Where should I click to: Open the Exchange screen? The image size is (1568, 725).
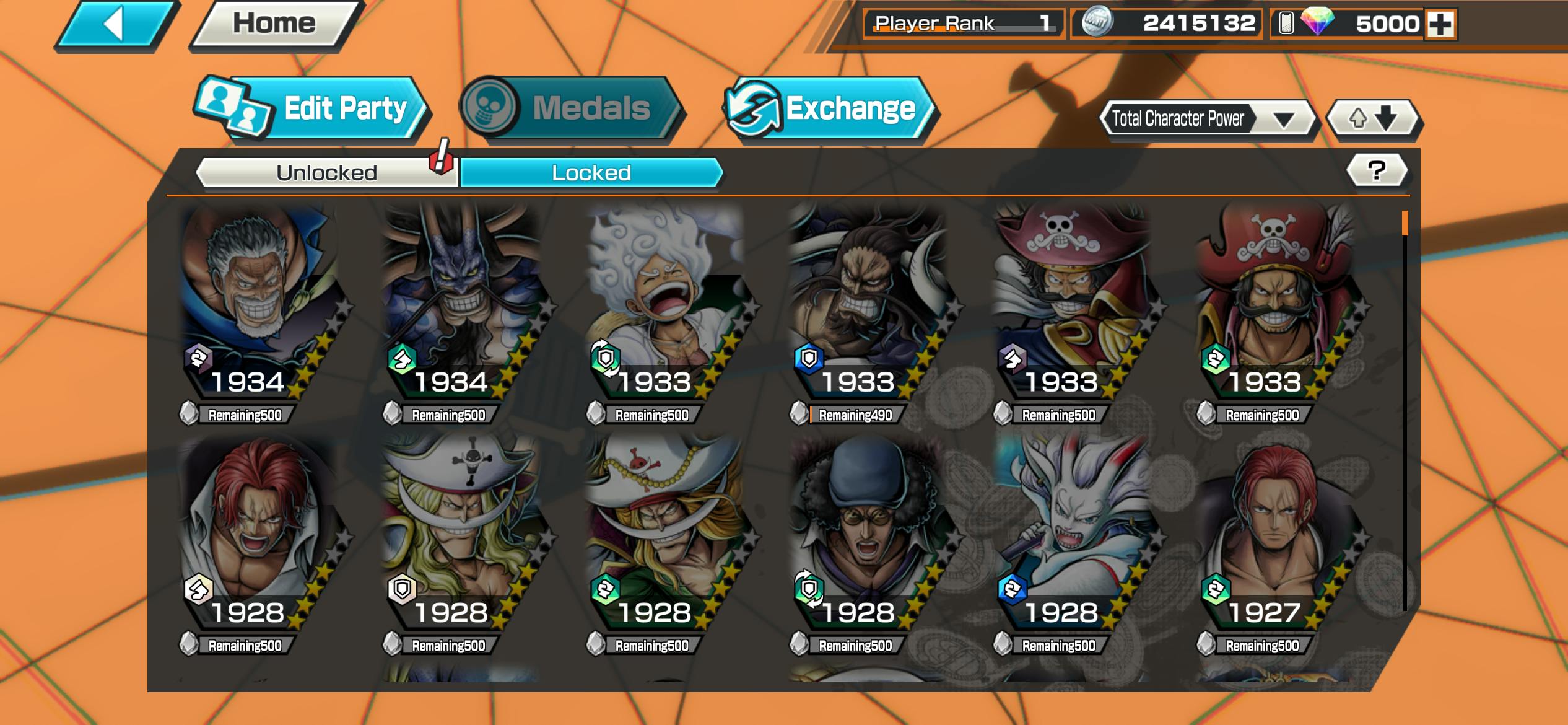830,109
